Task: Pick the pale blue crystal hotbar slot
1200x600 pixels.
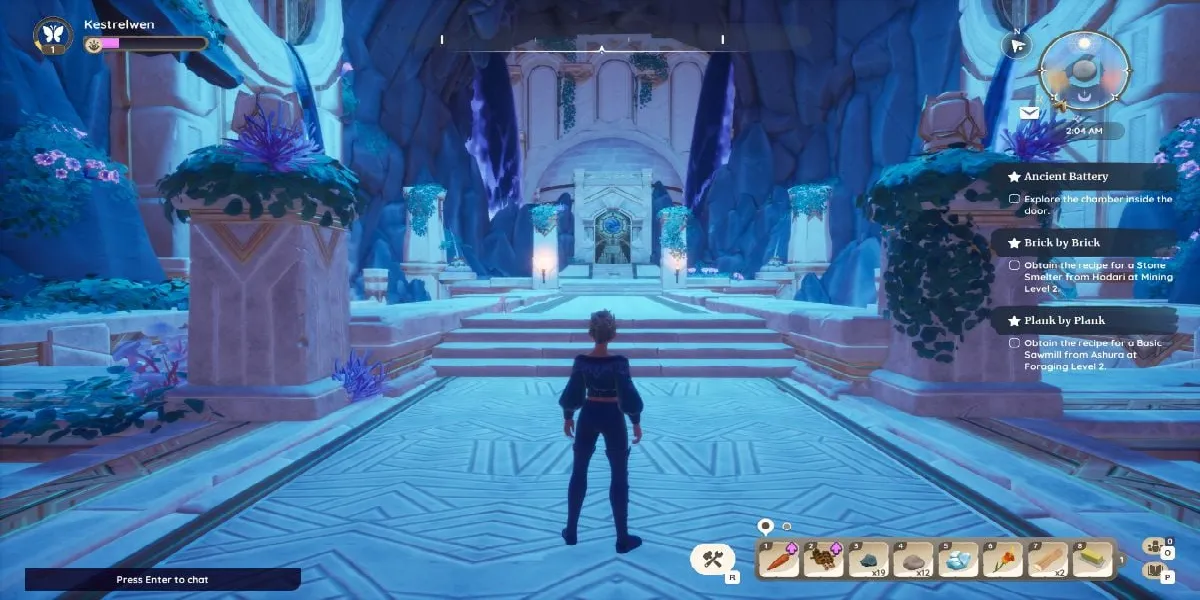Action: tap(958, 561)
